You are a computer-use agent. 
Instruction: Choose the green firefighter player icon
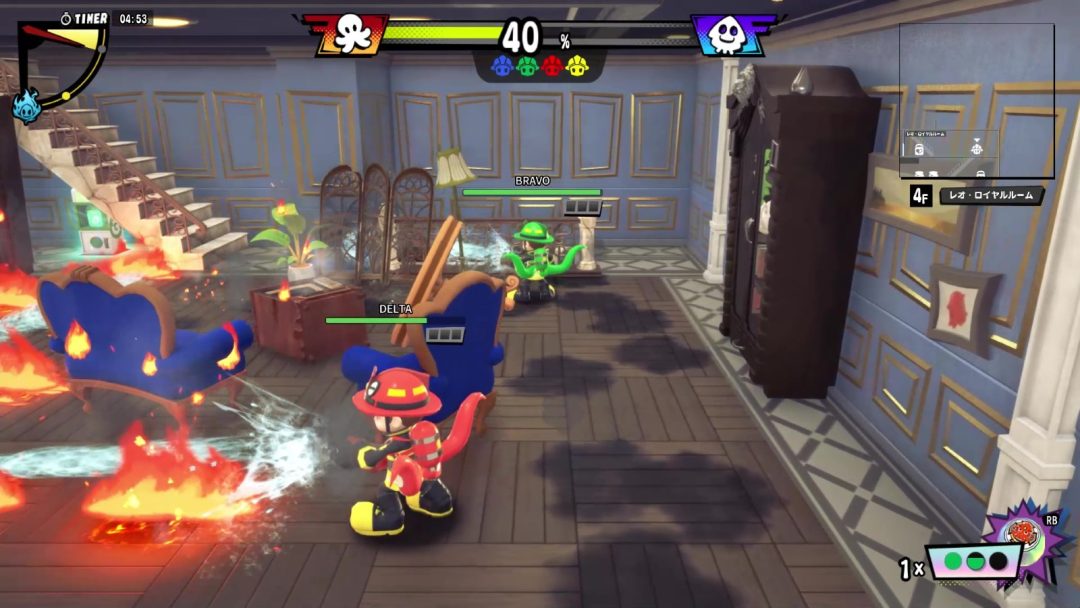[x=527, y=67]
